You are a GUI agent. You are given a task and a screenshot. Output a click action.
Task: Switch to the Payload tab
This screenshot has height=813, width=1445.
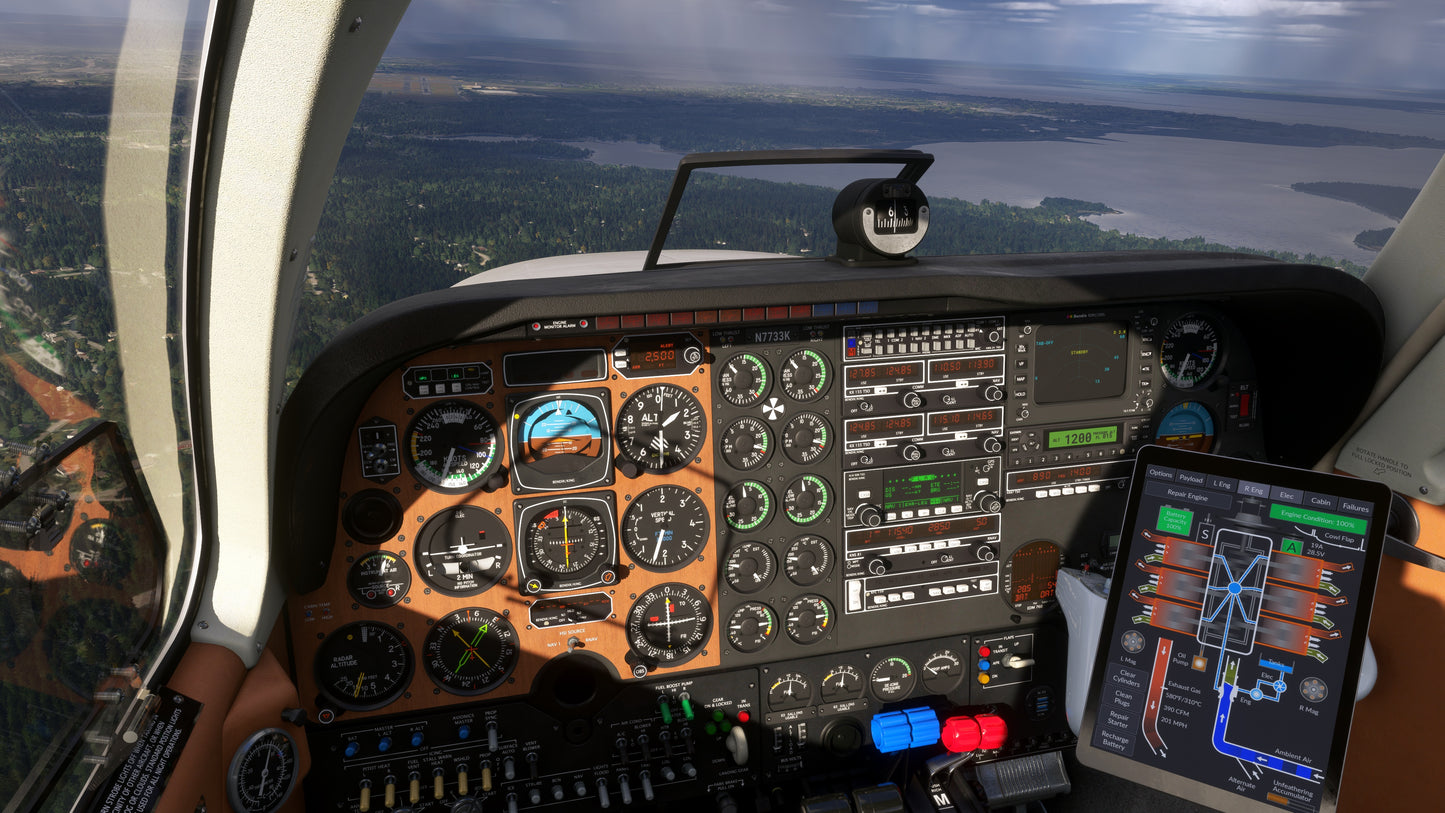1190,478
